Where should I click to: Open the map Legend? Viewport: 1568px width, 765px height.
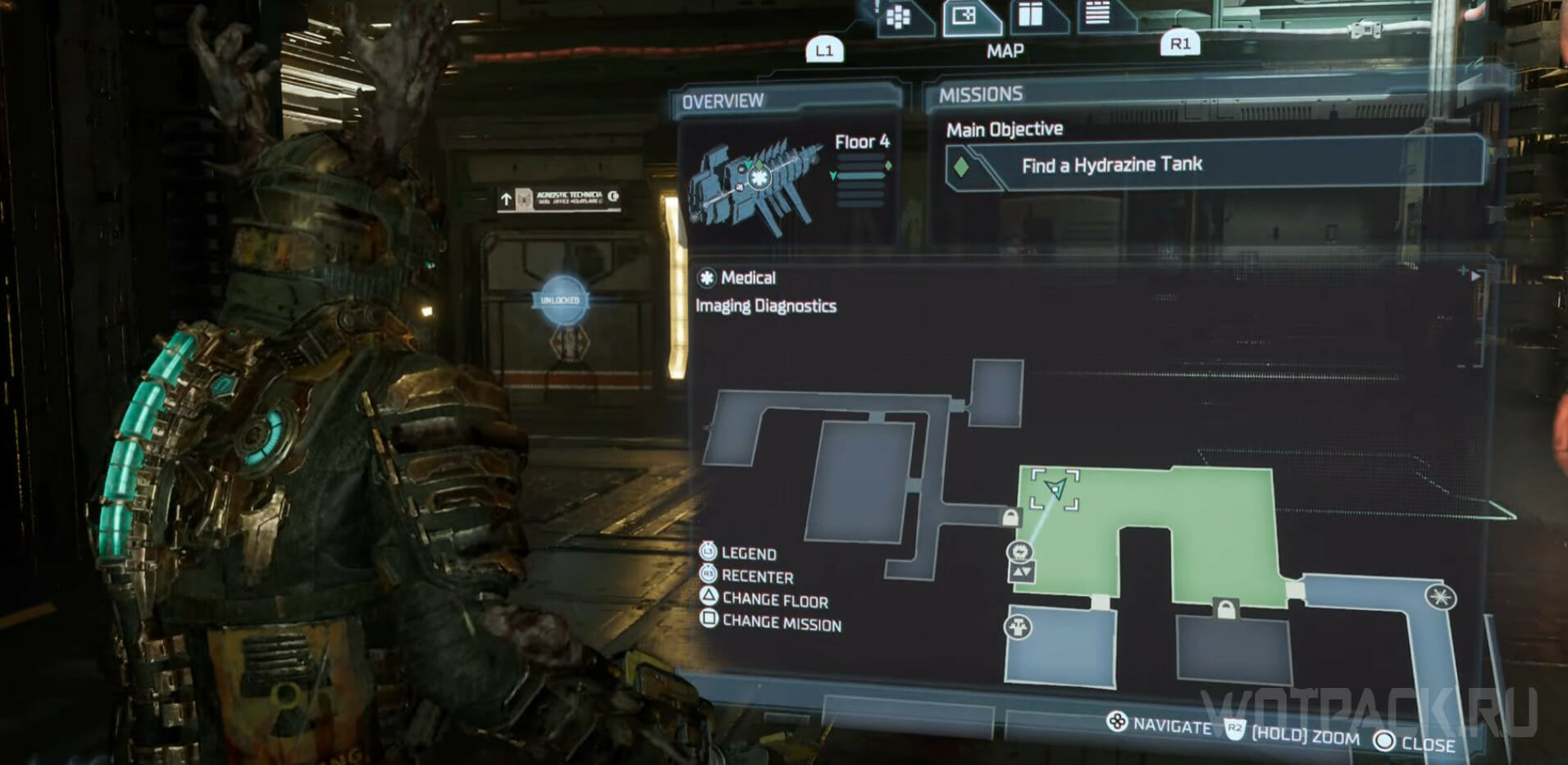(747, 553)
